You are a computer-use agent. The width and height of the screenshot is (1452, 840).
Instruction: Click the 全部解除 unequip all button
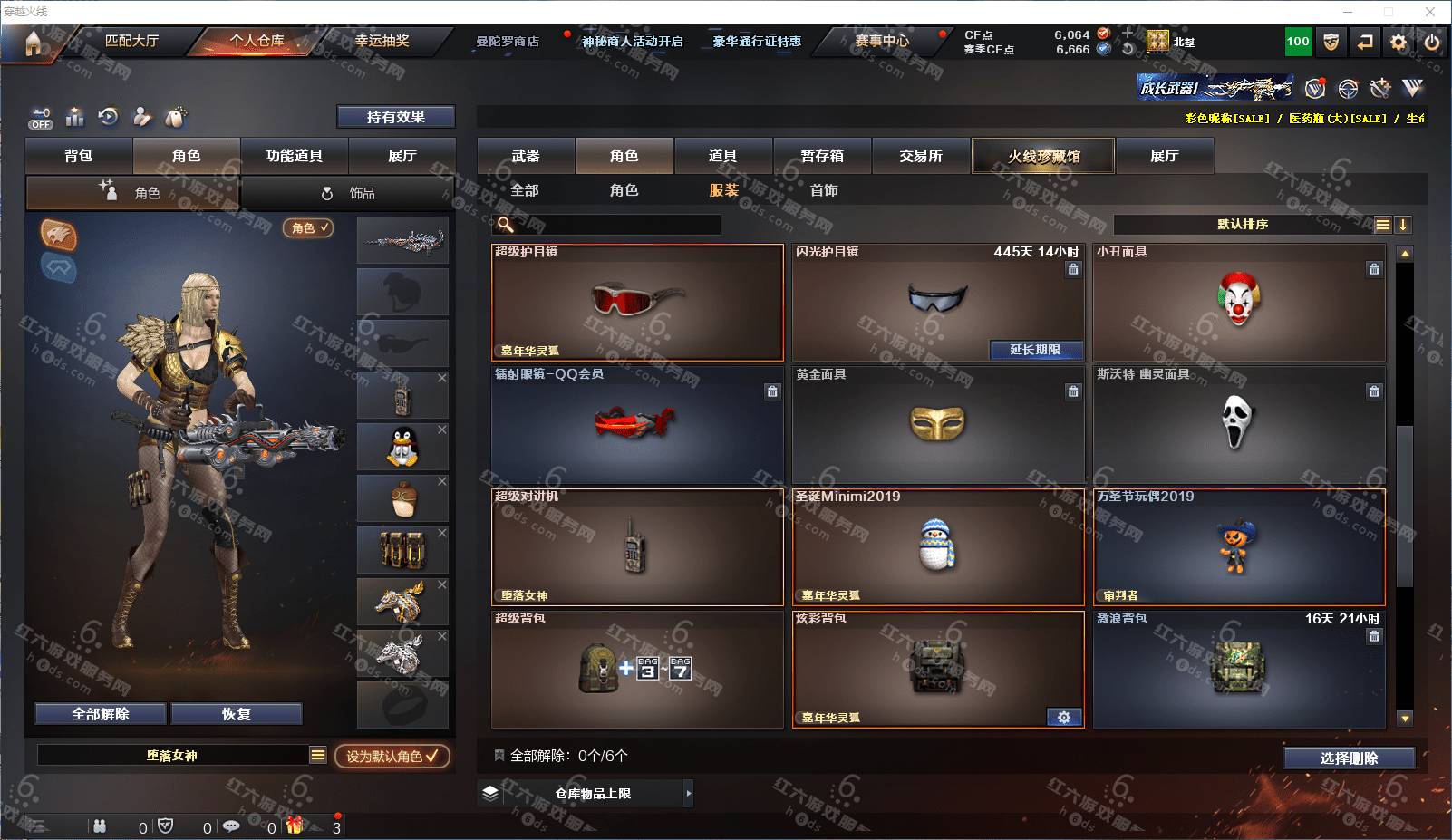click(101, 714)
